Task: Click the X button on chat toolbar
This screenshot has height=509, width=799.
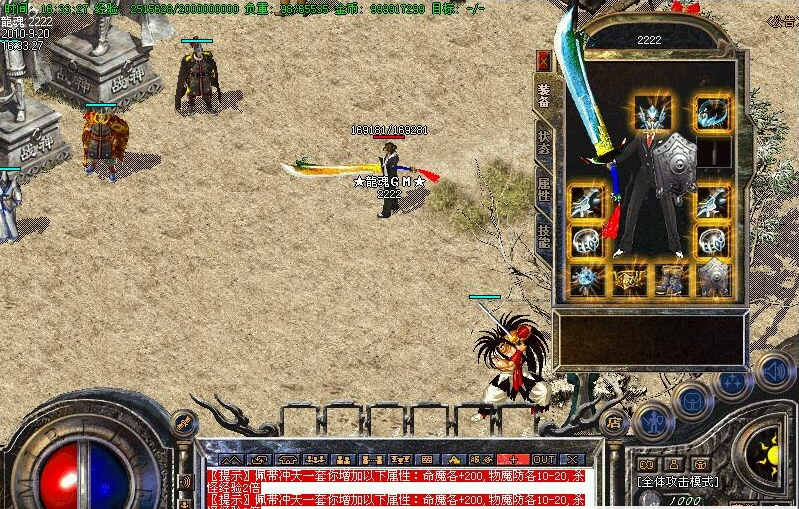Action: [x=574, y=459]
